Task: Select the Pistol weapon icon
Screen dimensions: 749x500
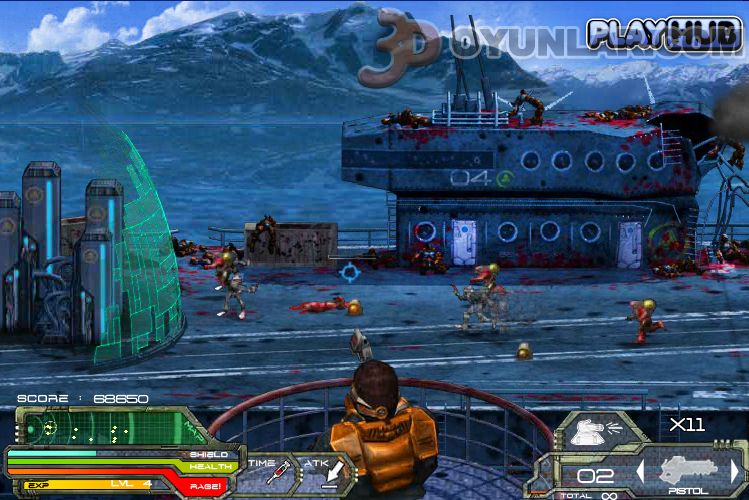Action: pyautogui.click(x=688, y=470)
